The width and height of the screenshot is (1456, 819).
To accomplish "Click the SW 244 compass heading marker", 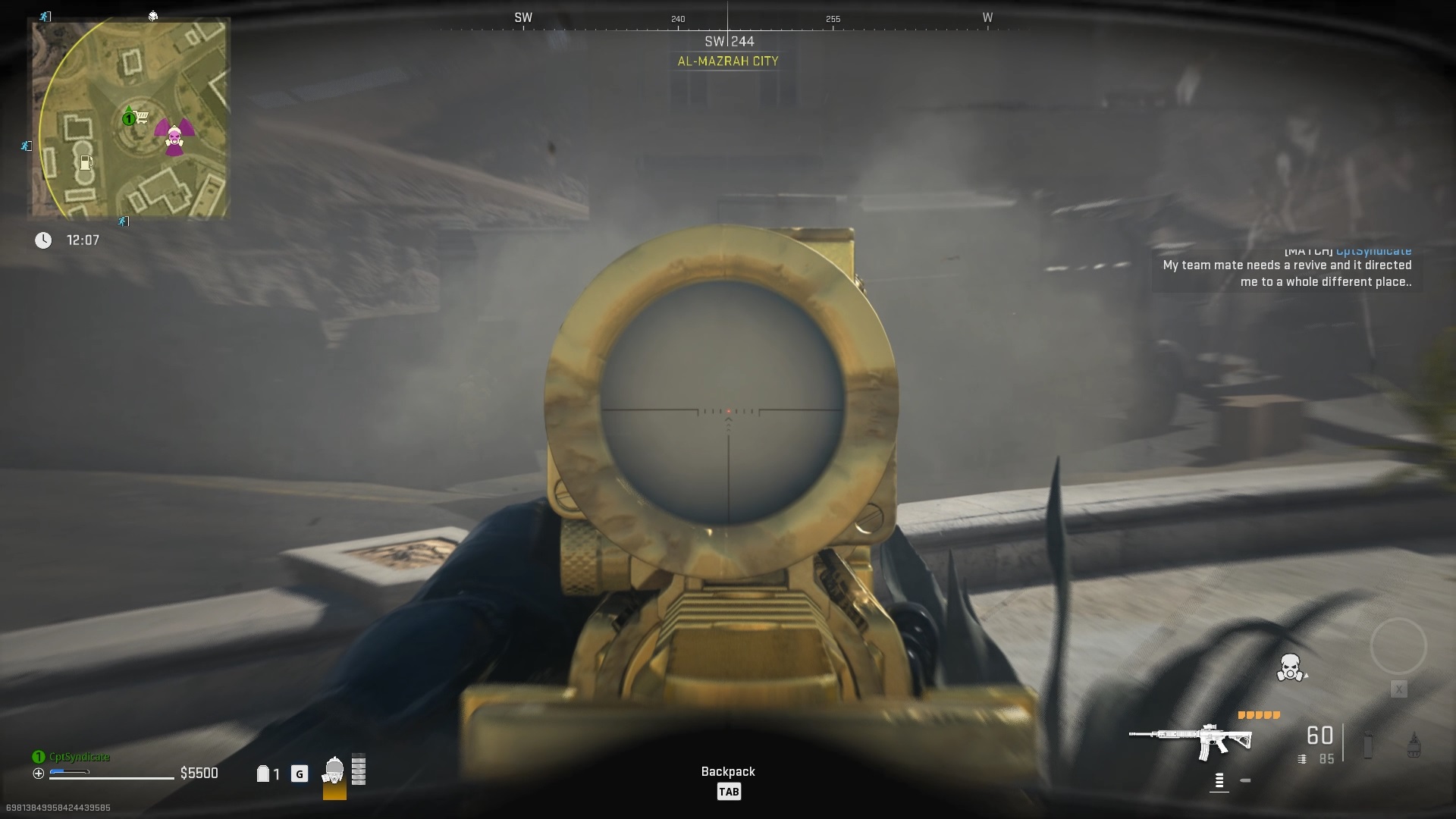I will pyautogui.click(x=729, y=42).
